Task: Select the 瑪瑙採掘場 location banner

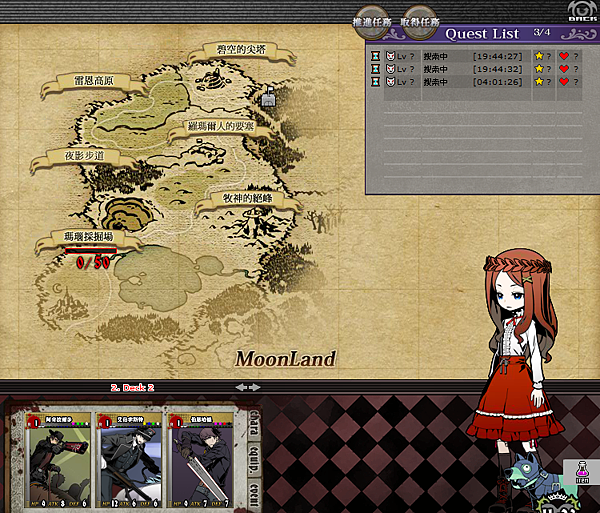Action: point(88,238)
